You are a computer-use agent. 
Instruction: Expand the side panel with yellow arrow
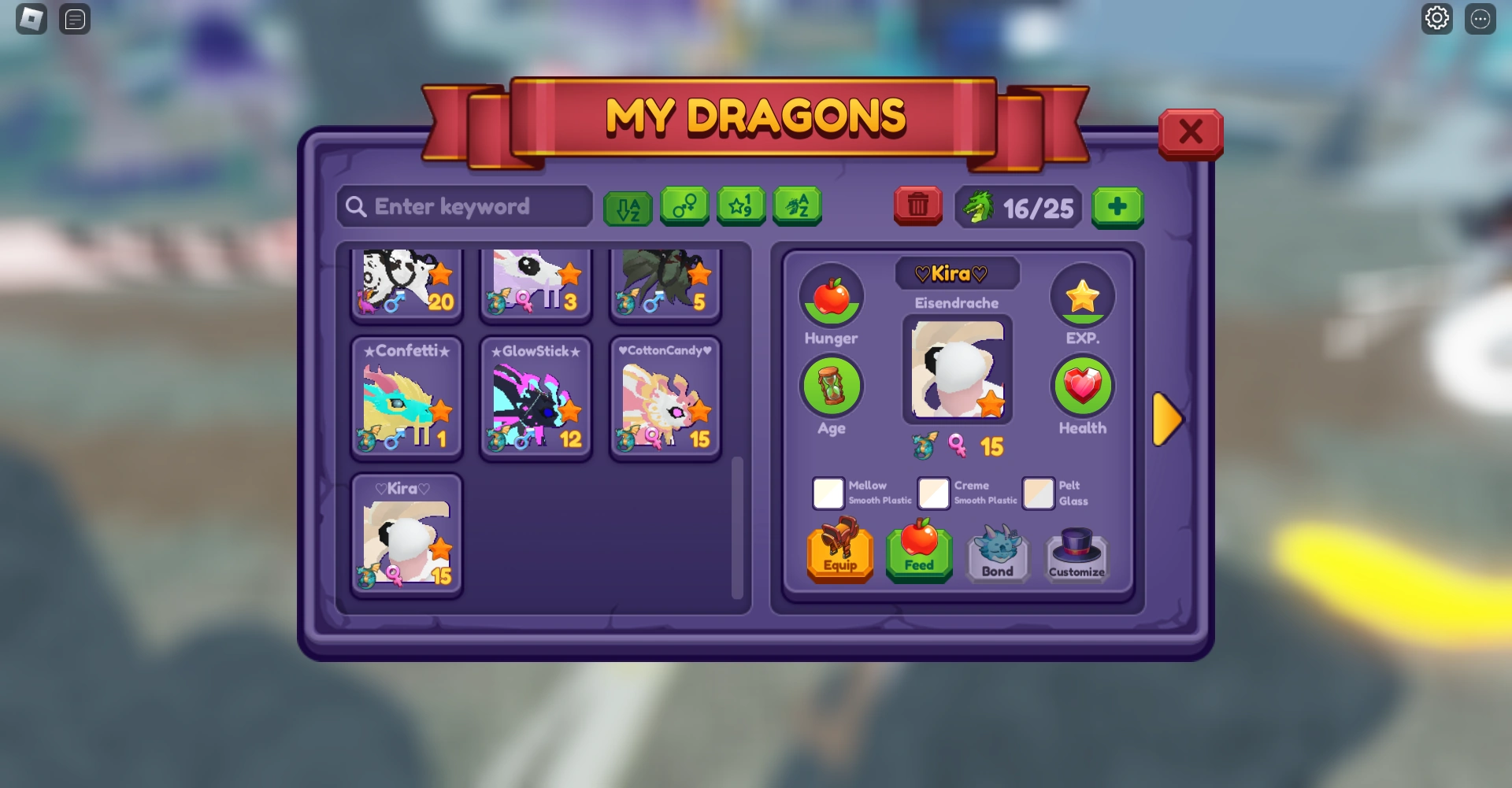(x=1169, y=420)
